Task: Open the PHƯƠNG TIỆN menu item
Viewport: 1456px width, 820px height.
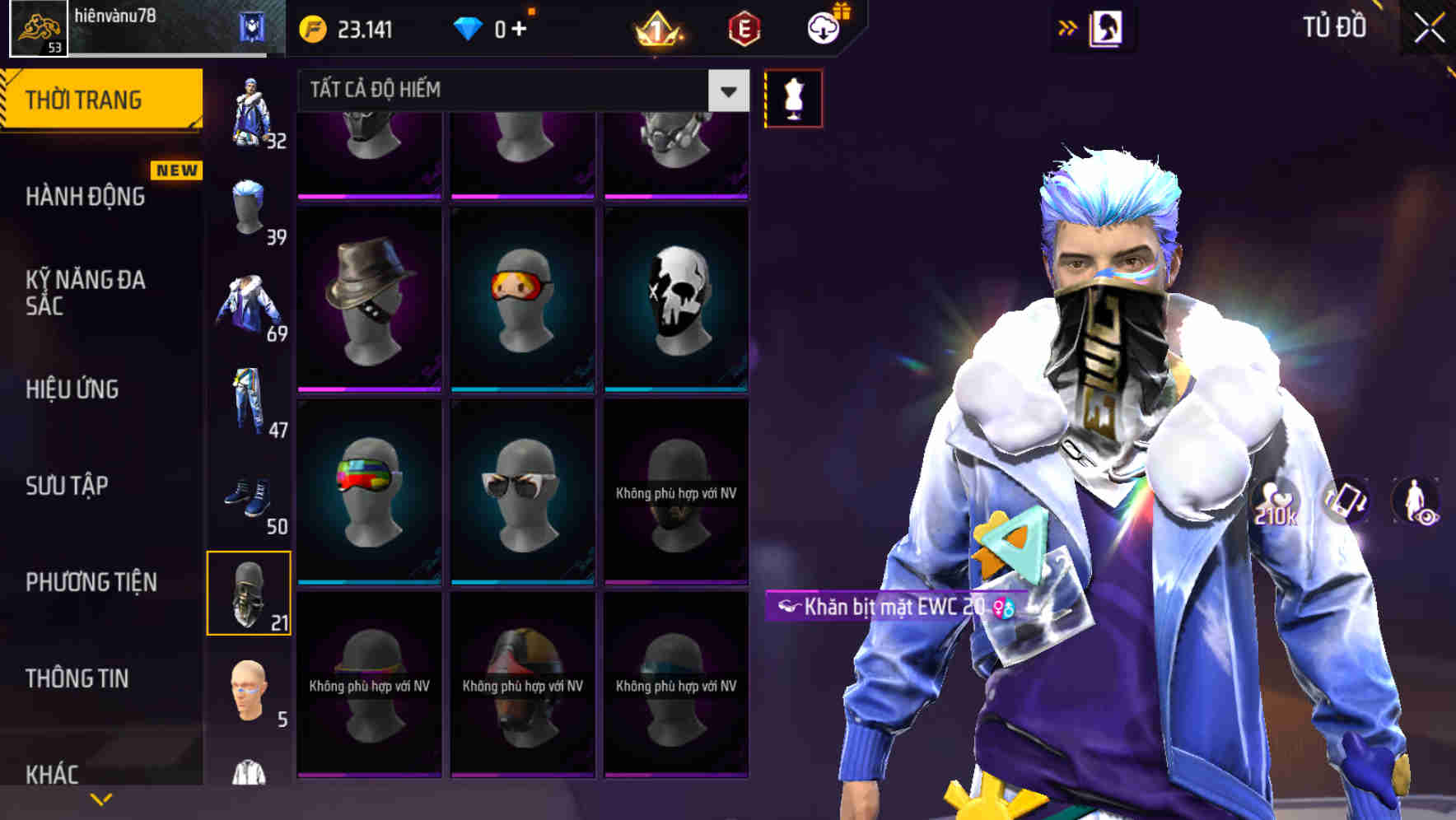Action: pyautogui.click(x=91, y=582)
